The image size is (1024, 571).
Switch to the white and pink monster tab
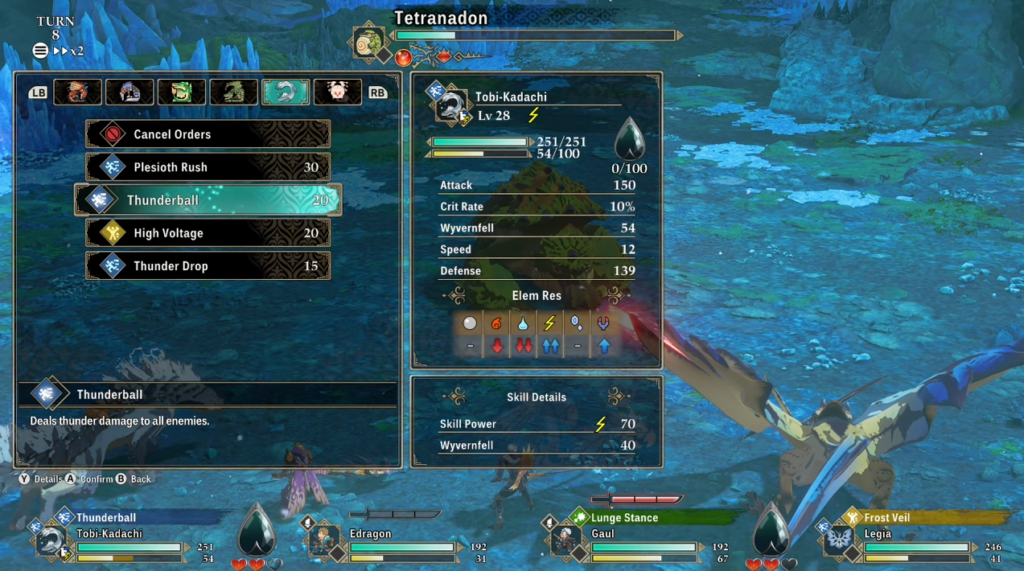click(338, 92)
